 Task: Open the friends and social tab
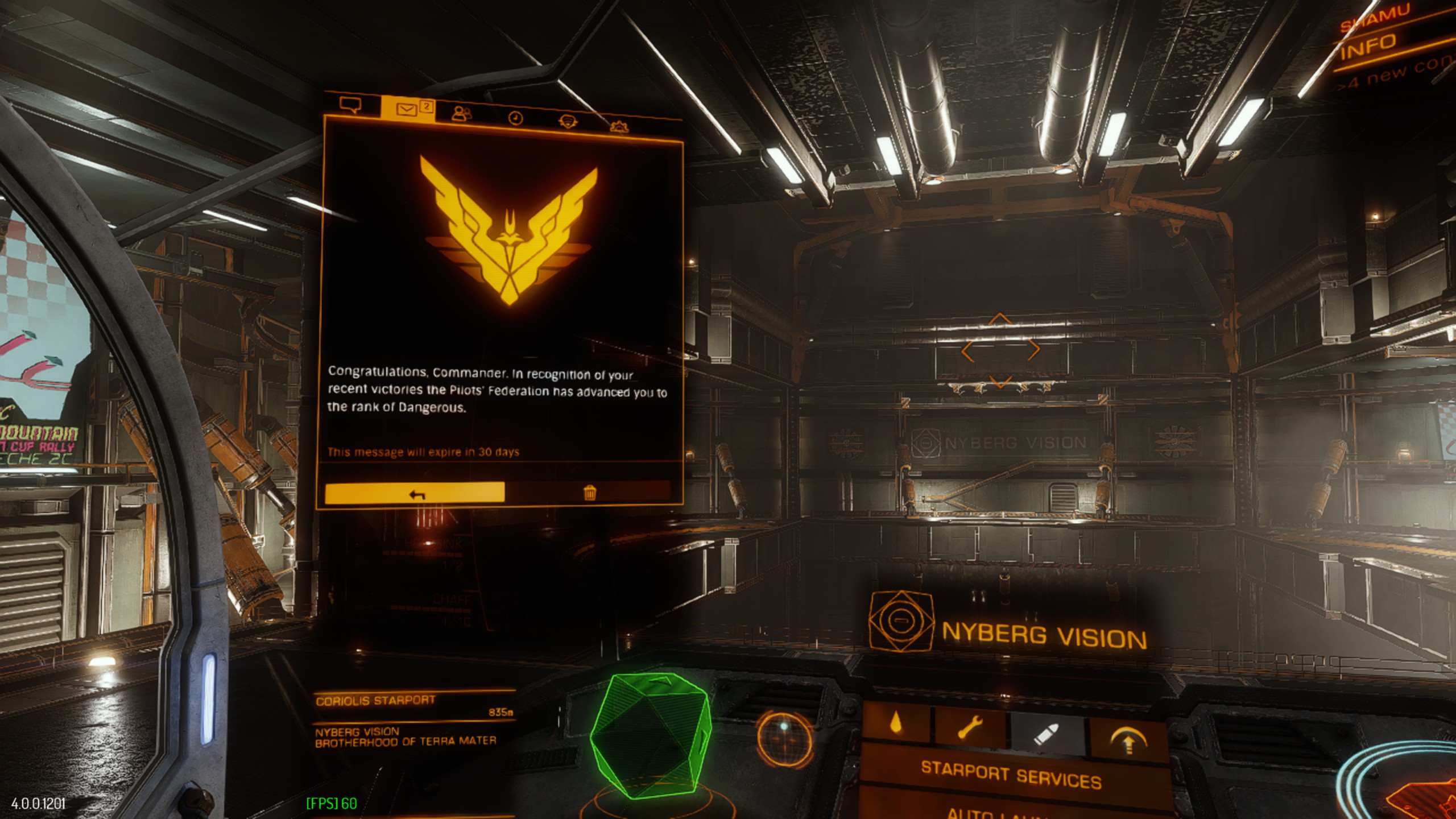[461, 114]
